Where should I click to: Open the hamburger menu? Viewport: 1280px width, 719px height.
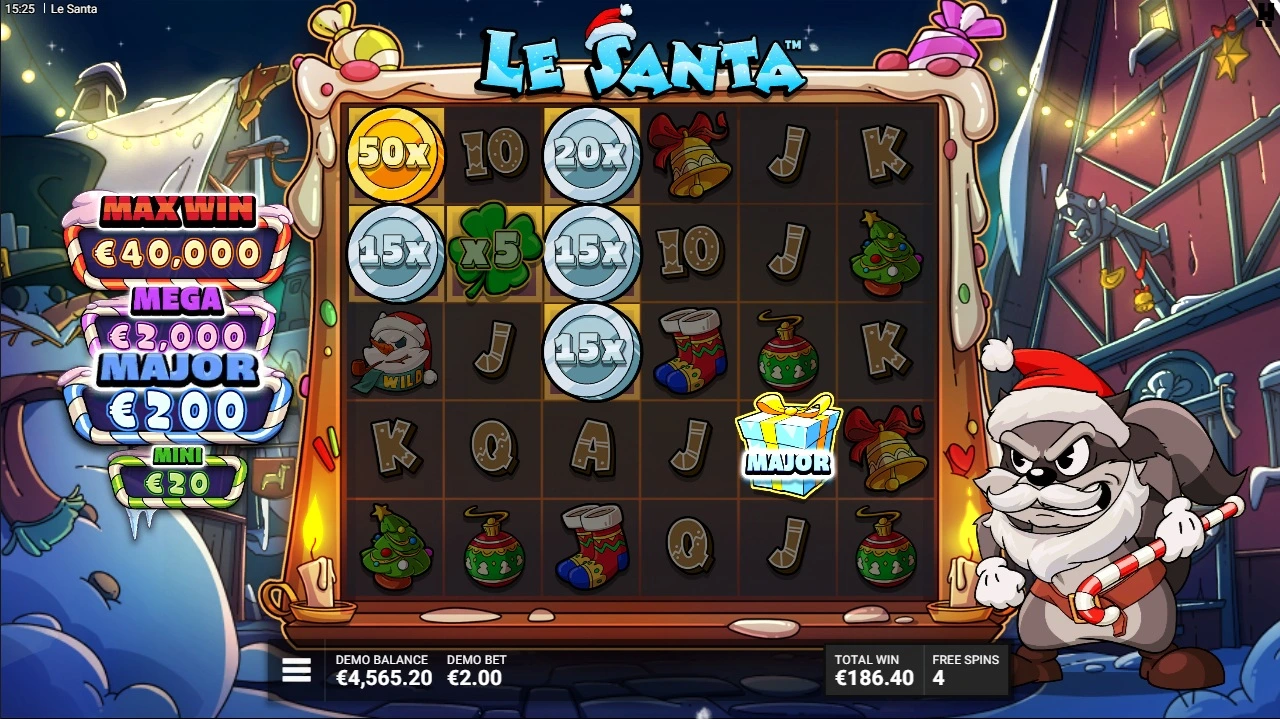coord(296,670)
